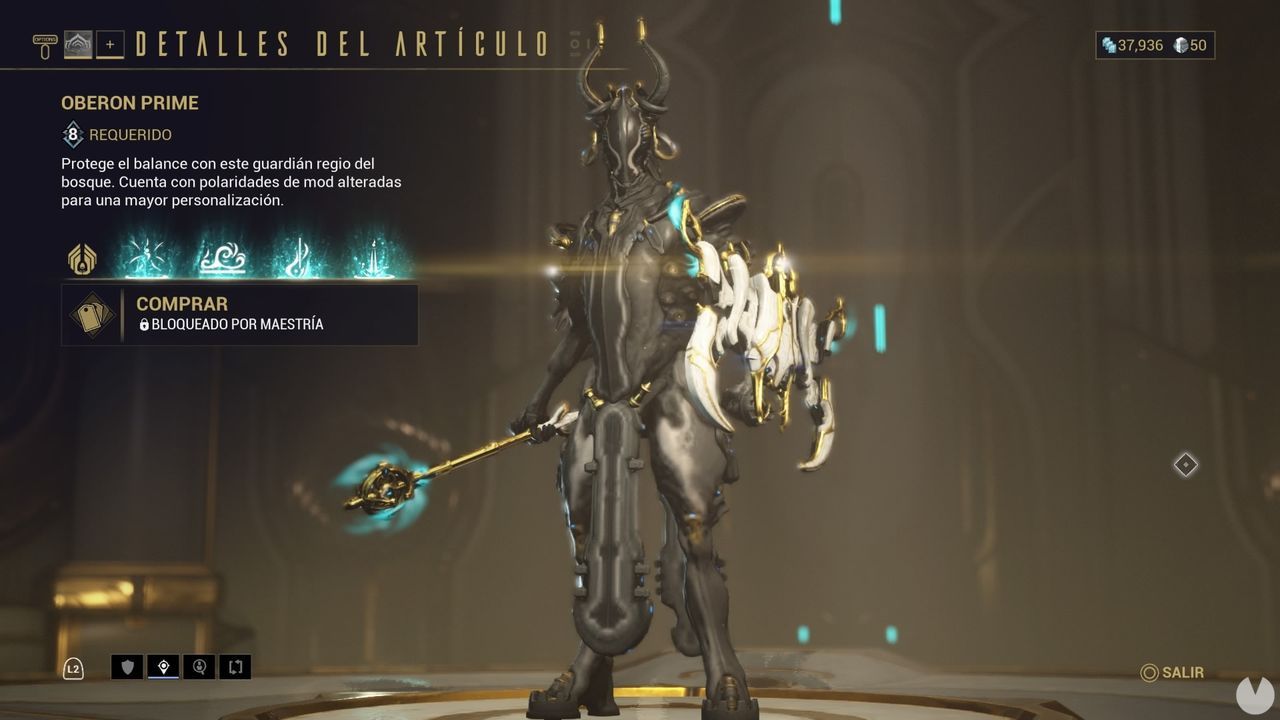1280x720 pixels.
Task: Toggle the diamond marker on the right side
Action: [1186, 464]
